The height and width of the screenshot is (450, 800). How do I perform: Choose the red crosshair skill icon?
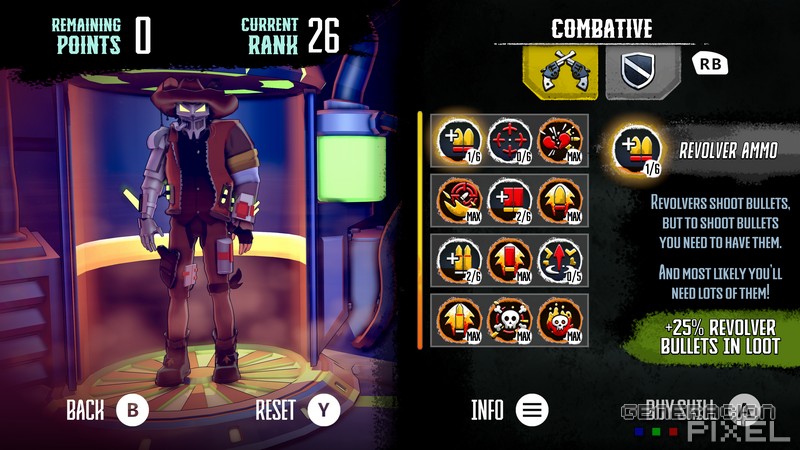[510, 142]
